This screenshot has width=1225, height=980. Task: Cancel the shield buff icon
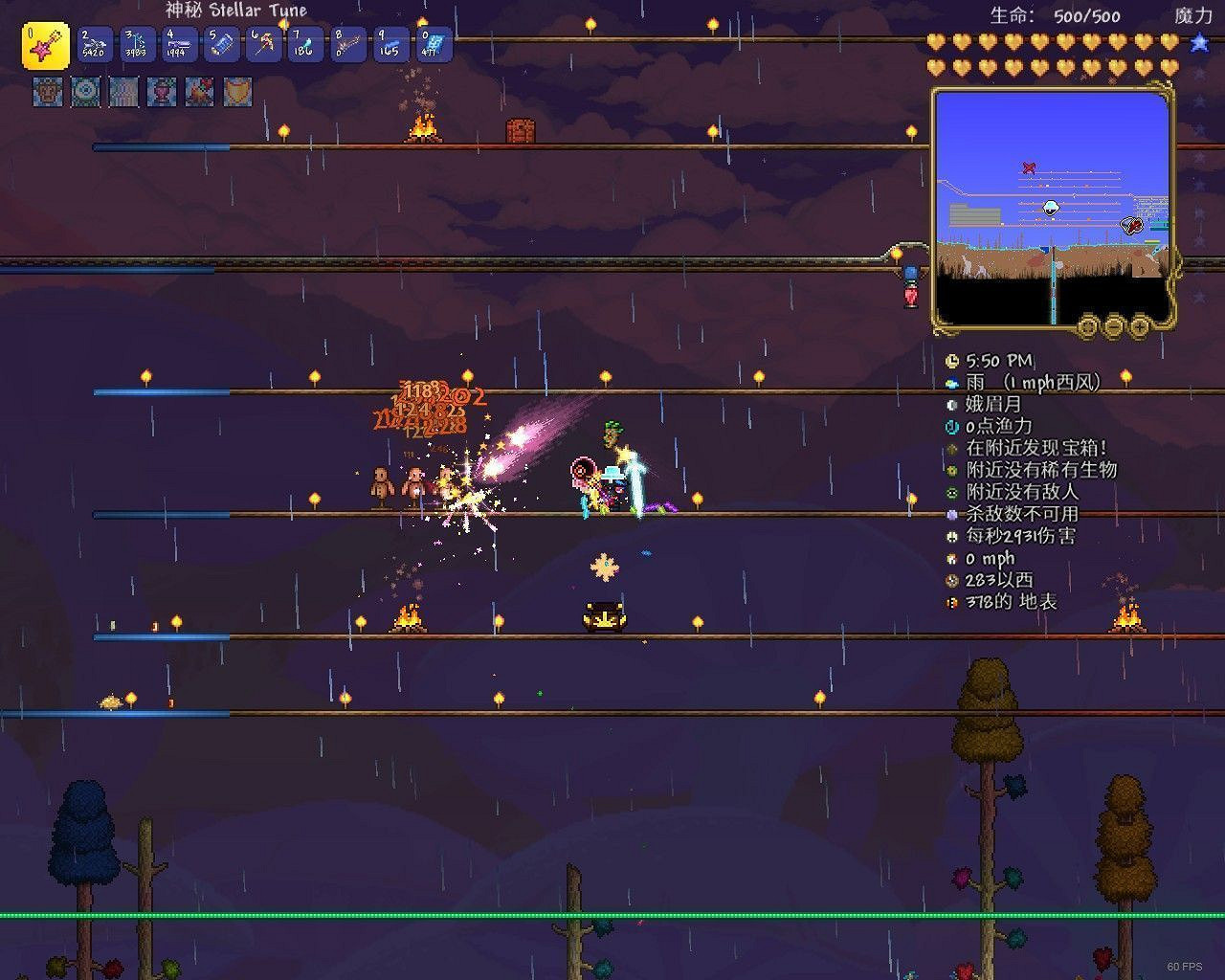234,93
